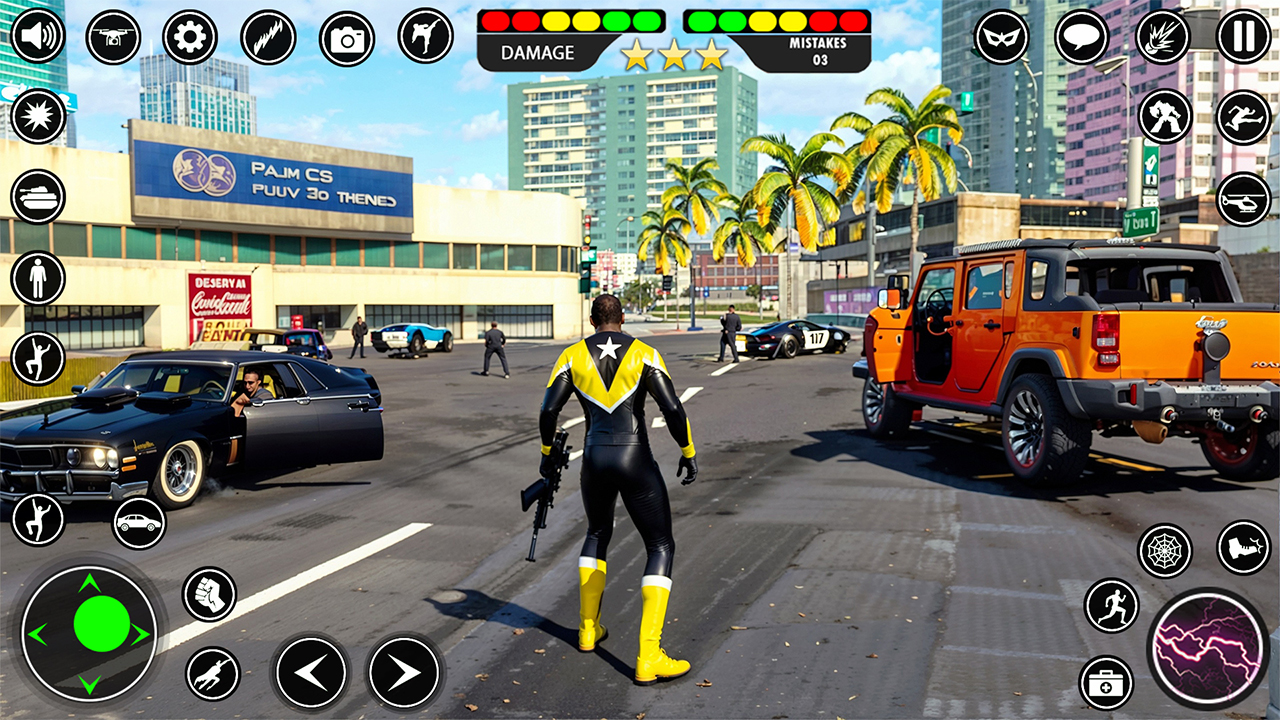This screenshot has width=1280, height=720.
Task: Activate the drone camera view
Action: (x=112, y=38)
